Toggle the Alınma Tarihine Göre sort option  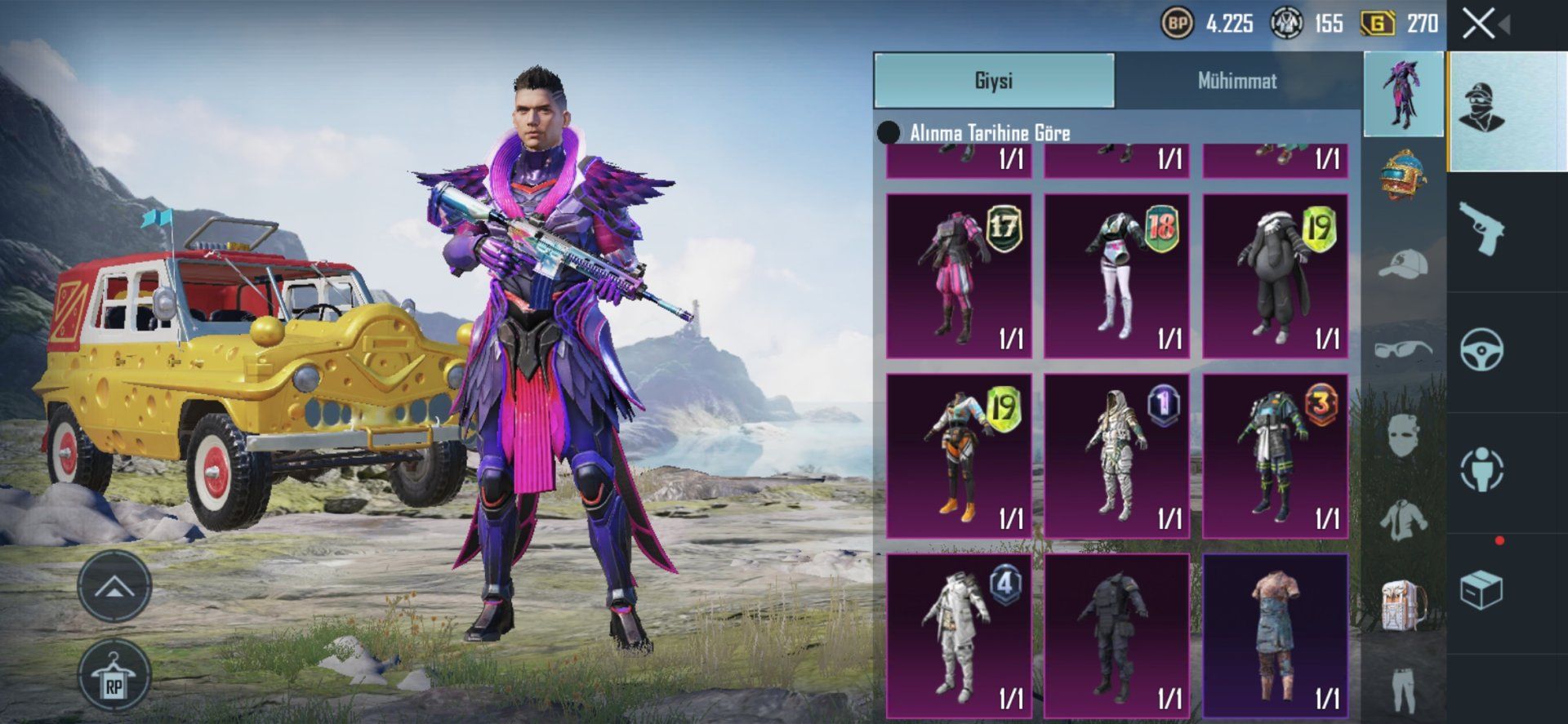[x=889, y=133]
